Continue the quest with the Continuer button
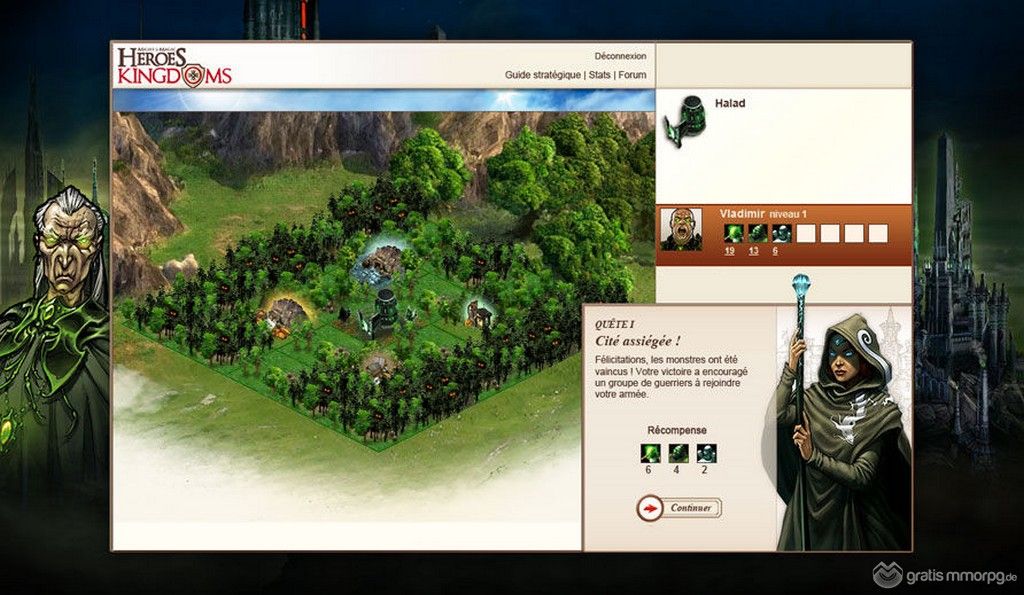Viewport: 1024px width, 595px height. (679, 508)
